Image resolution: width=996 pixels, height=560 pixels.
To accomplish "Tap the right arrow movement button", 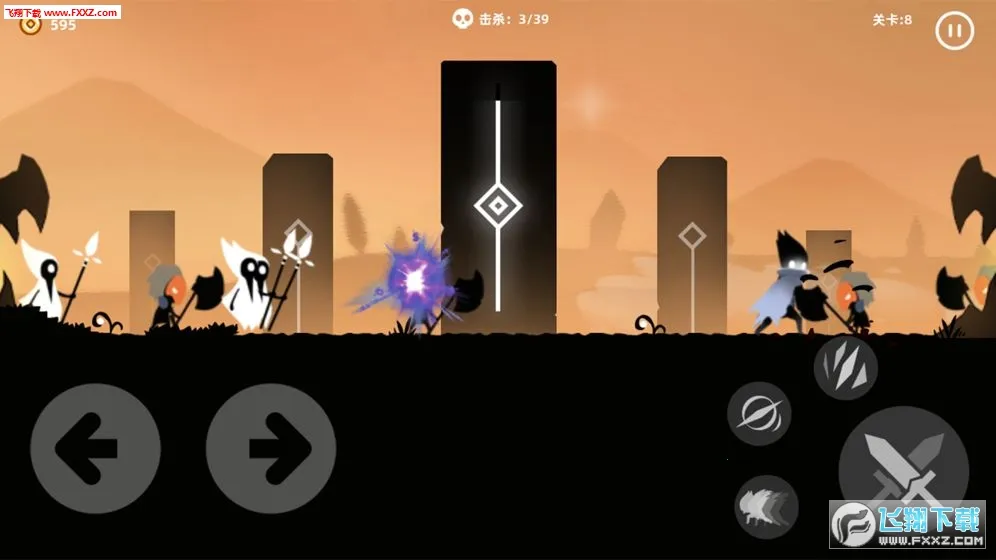I will 271,448.
